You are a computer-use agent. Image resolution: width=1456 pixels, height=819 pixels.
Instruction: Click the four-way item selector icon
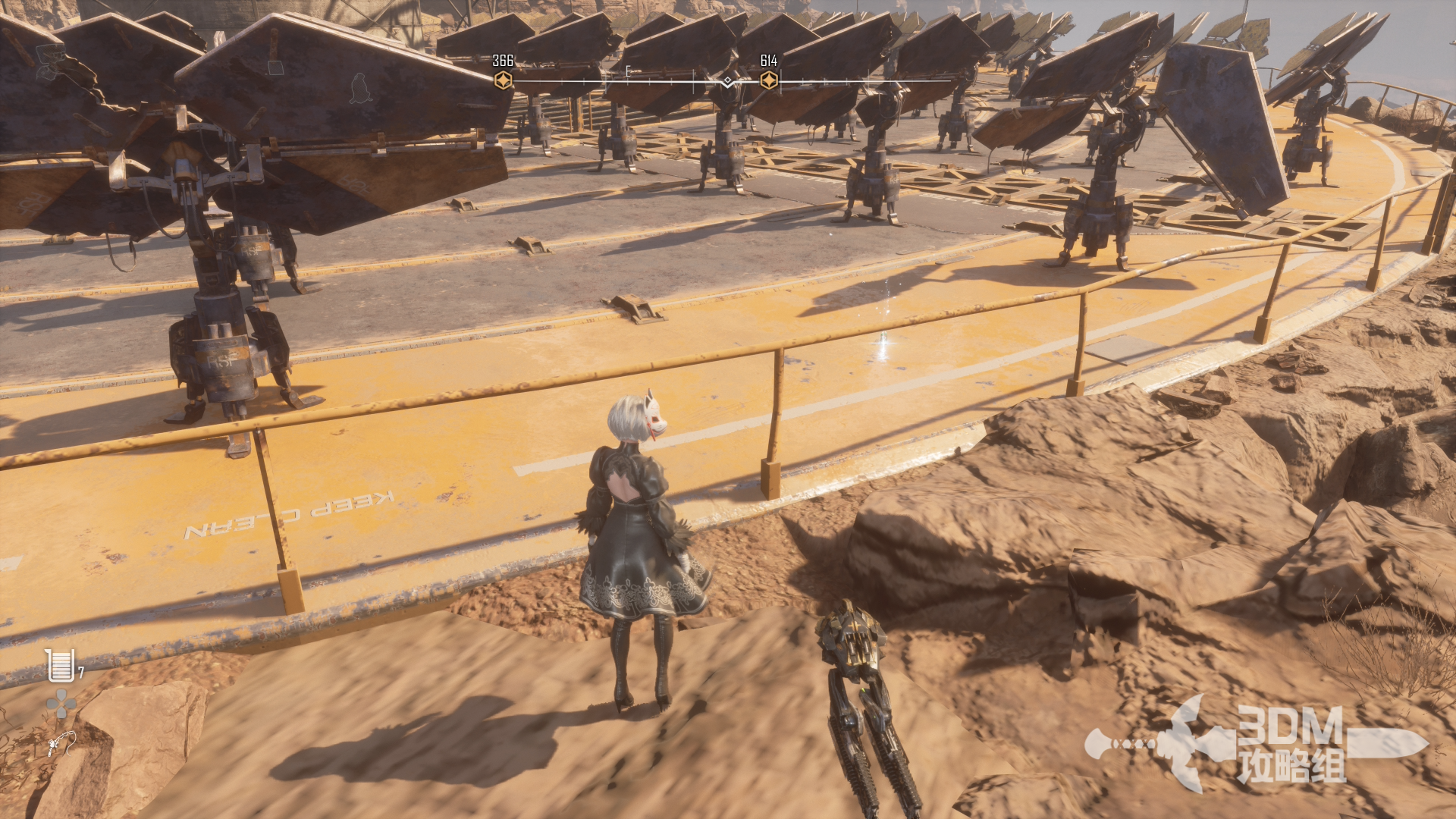pos(61,704)
